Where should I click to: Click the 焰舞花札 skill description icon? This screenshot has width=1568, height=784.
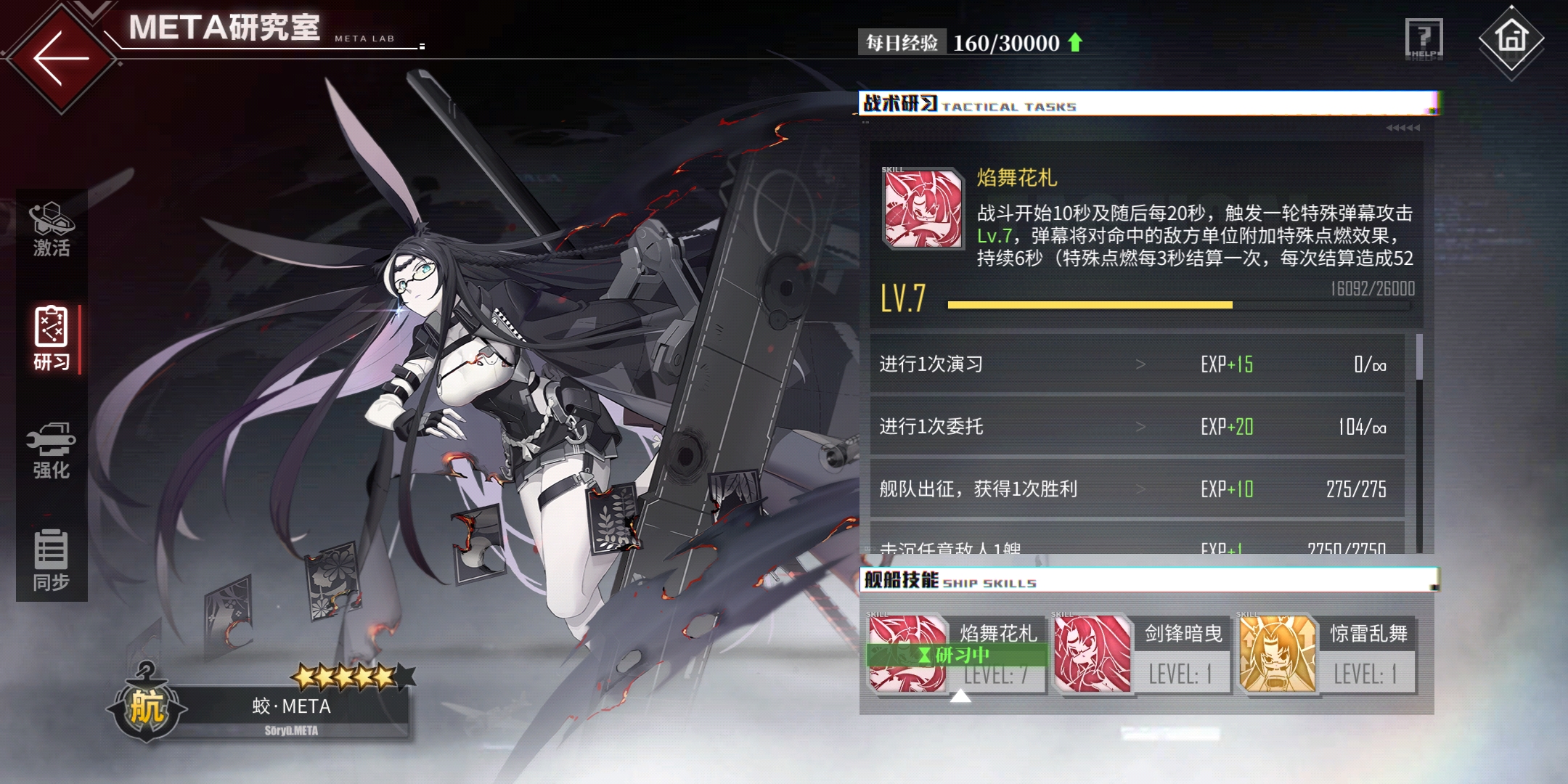click(x=922, y=209)
